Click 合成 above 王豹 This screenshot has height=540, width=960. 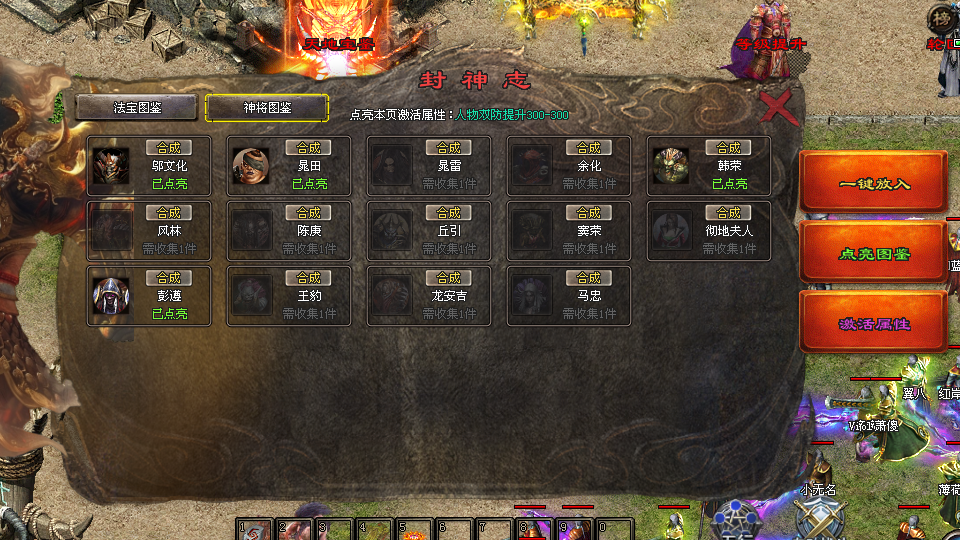(309, 278)
